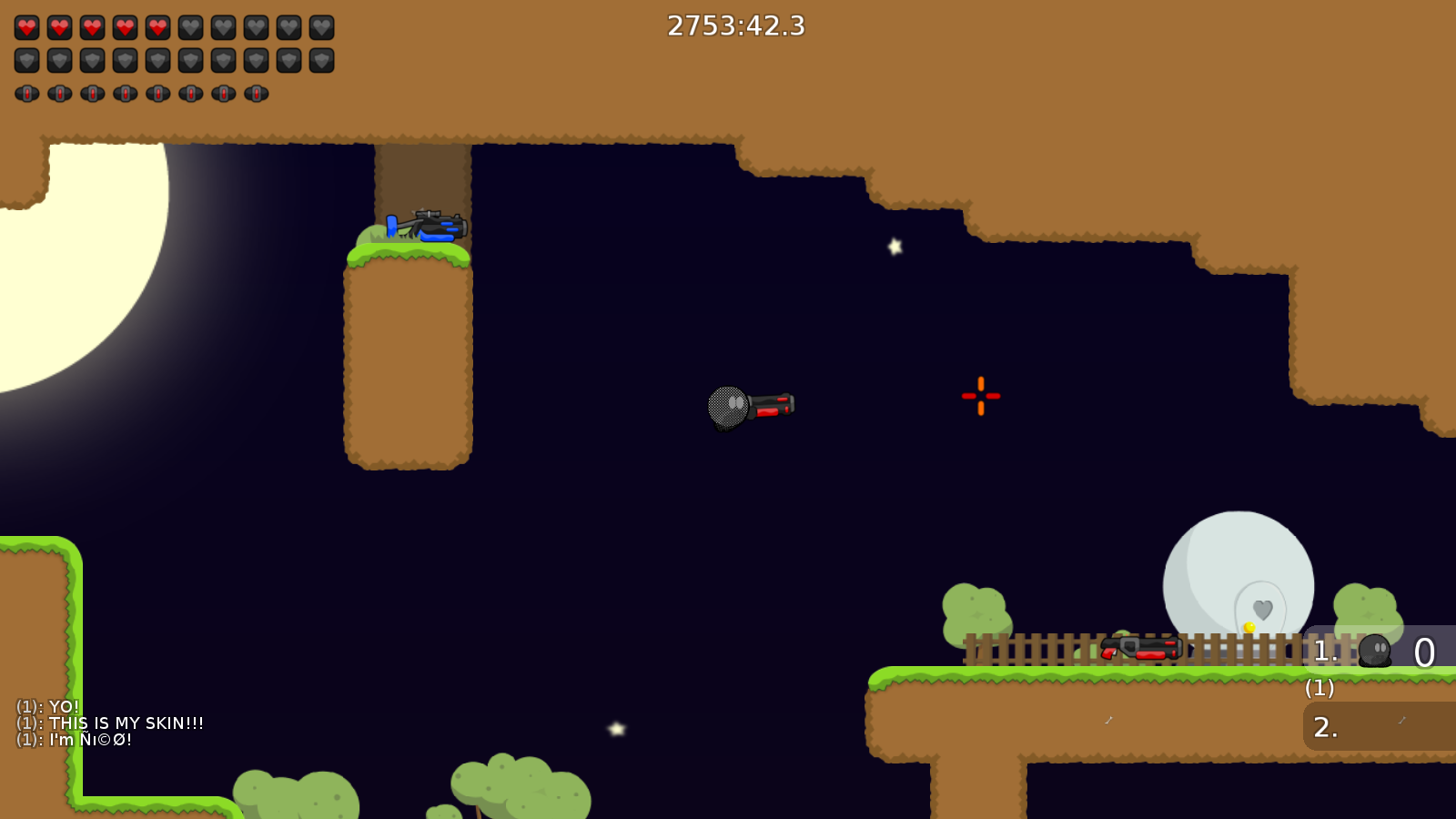Viewport: 1456px width, 819px height.
Task: Click the grey heart on the giant white sphere
Action: 1261,608
